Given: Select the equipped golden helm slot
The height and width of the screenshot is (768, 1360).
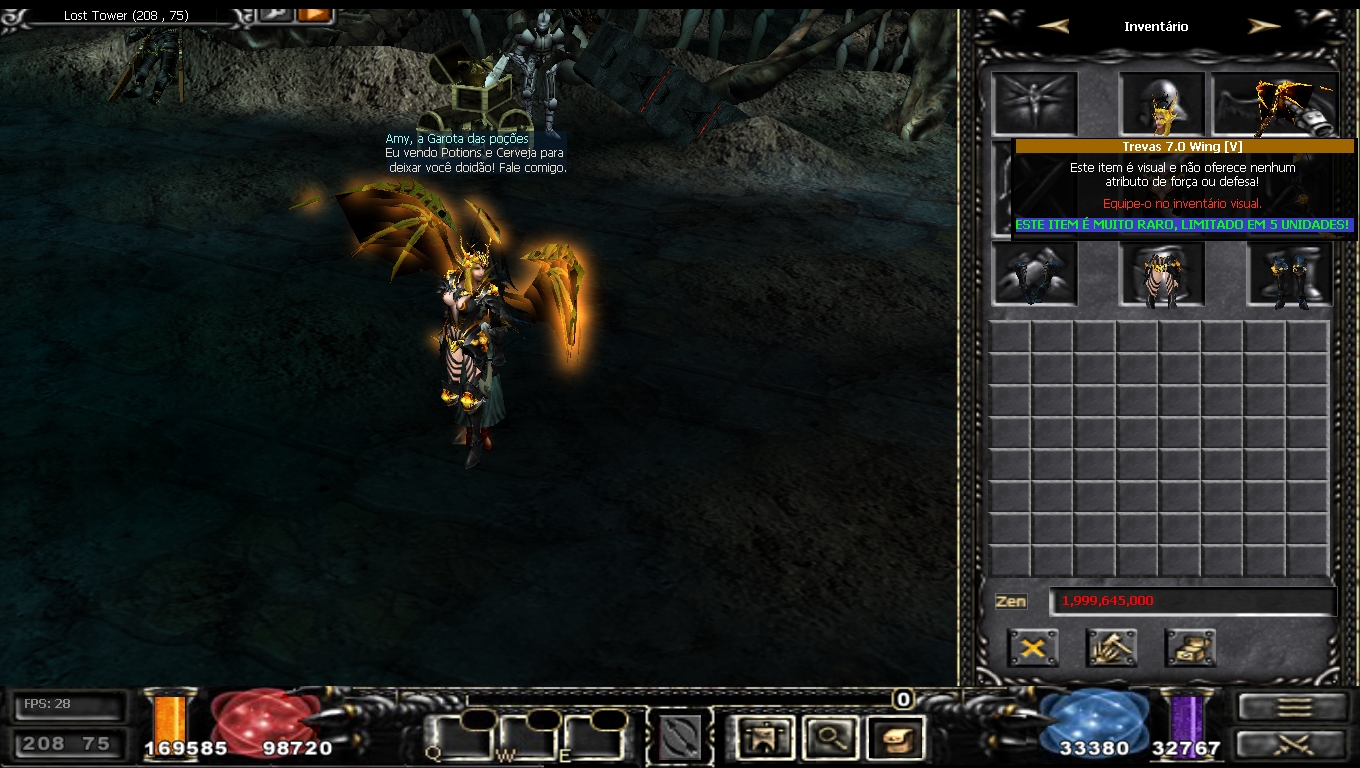Looking at the screenshot, I should 1161,104.
